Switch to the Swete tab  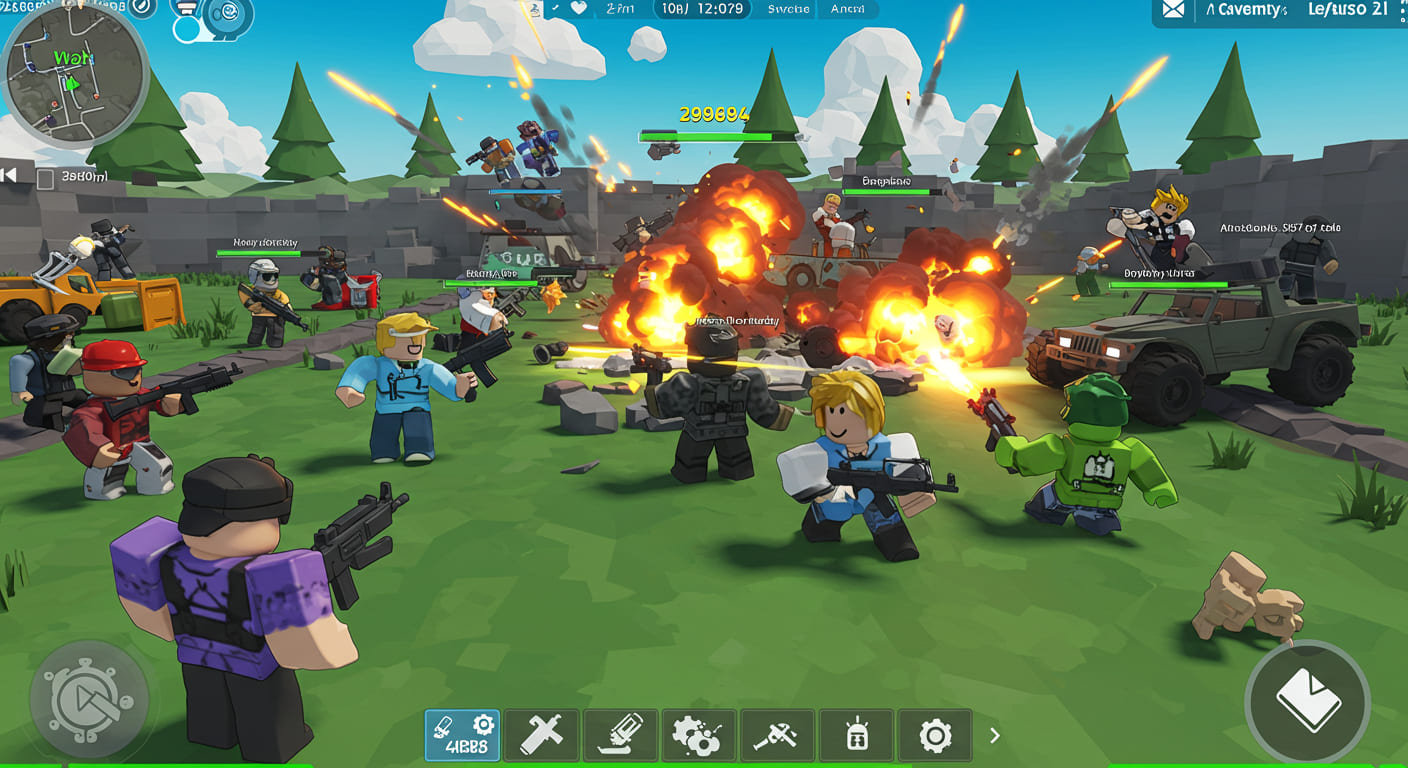click(x=788, y=9)
